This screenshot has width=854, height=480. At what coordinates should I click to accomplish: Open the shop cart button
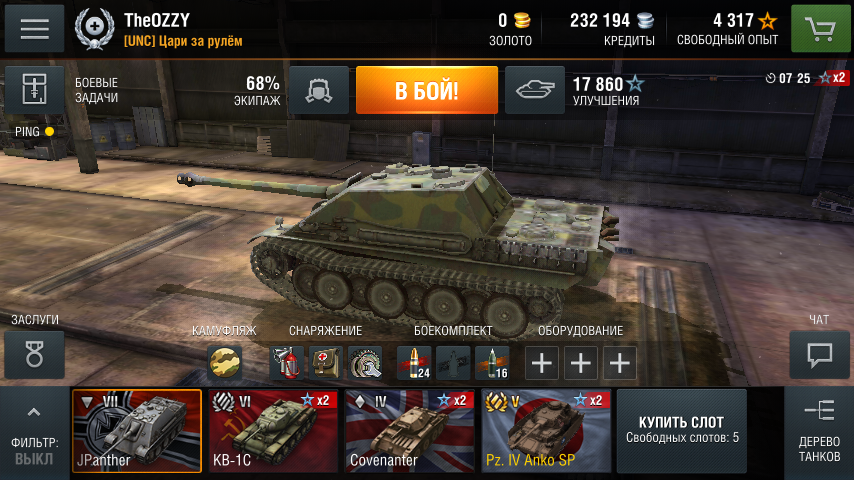[820, 29]
